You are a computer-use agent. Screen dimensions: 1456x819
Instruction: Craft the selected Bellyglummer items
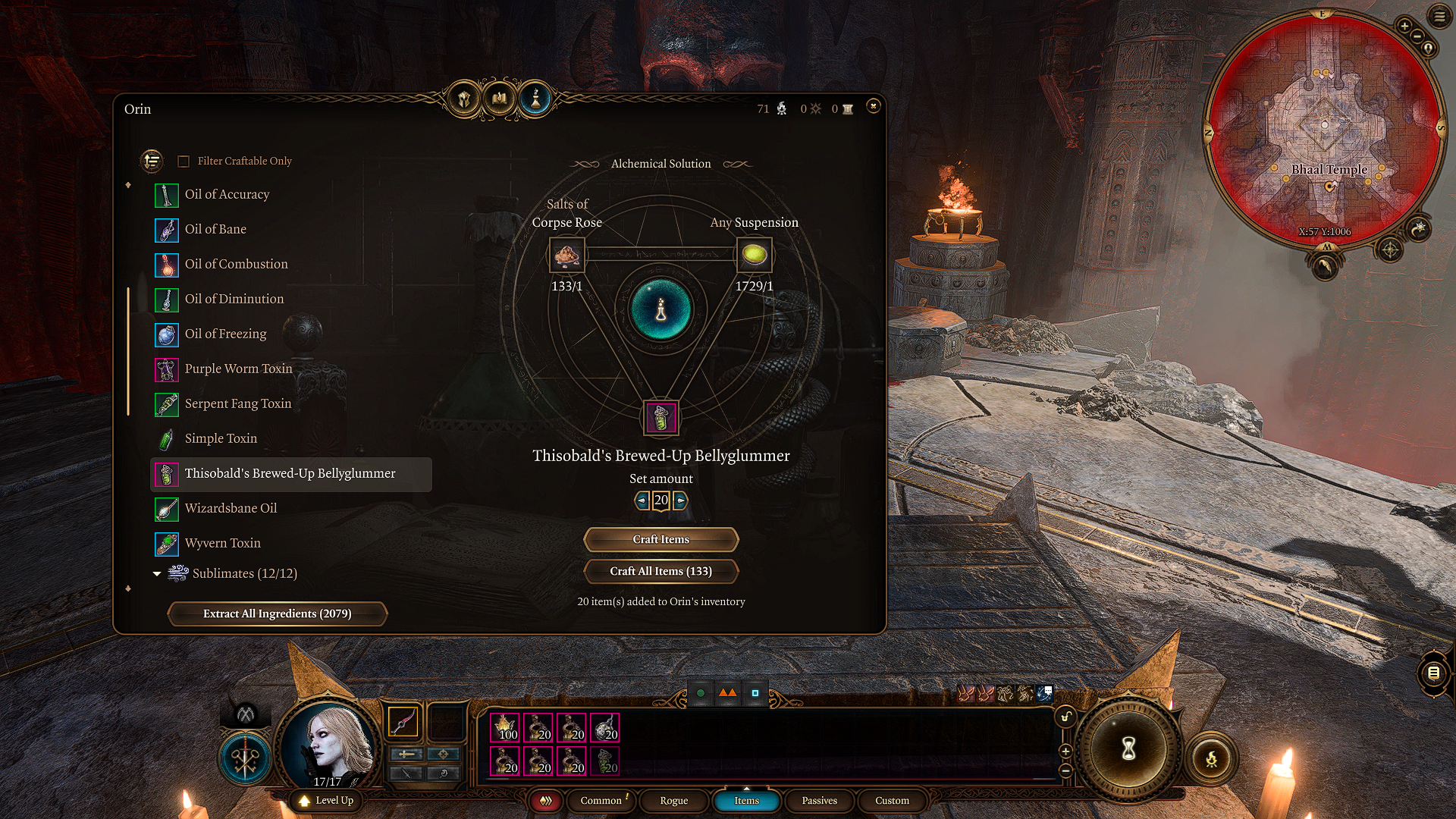tap(661, 539)
